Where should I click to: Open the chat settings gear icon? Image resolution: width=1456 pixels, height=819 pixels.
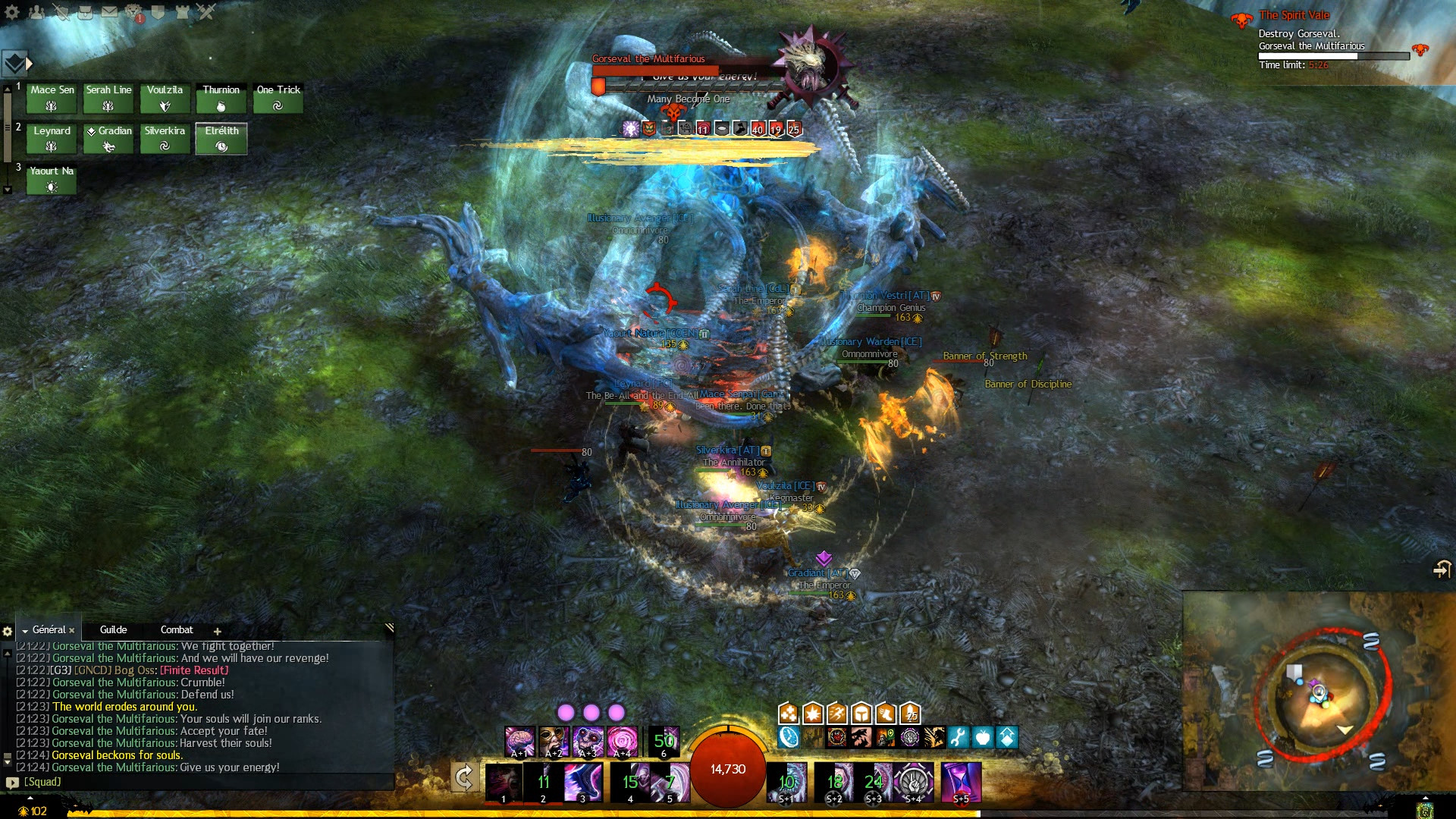pos(8,630)
